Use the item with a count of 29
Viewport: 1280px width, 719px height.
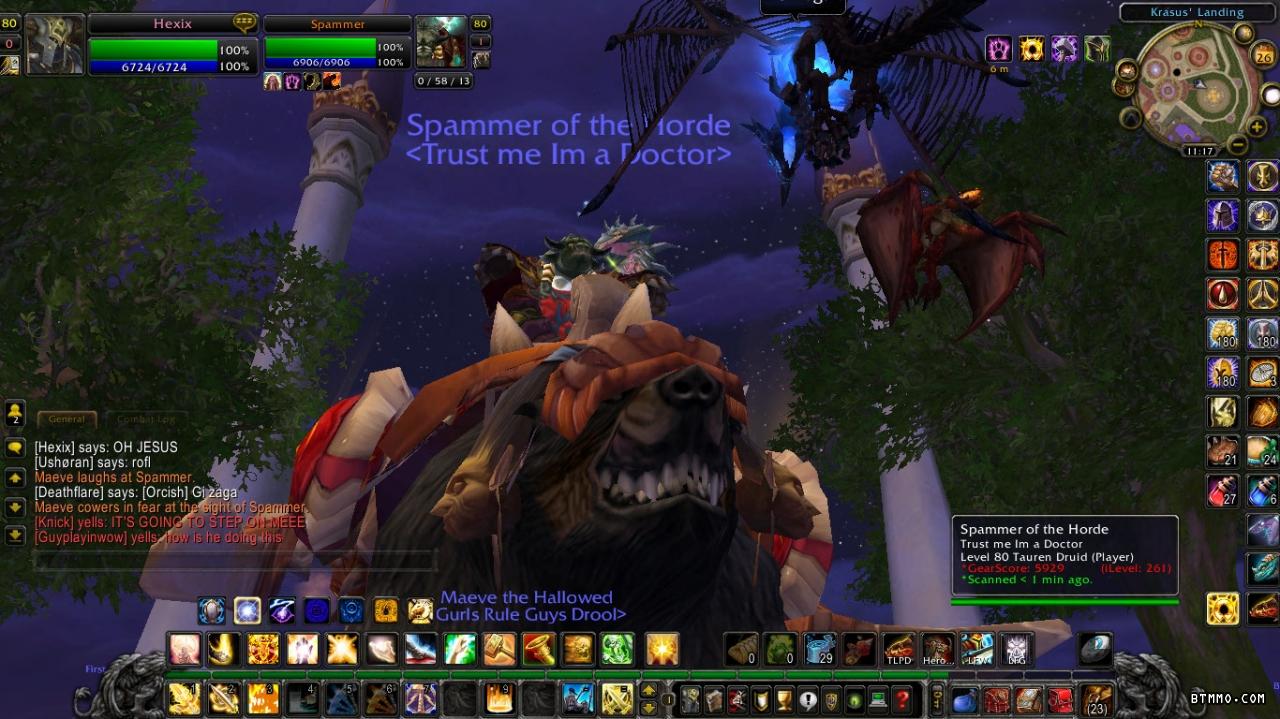click(x=819, y=649)
